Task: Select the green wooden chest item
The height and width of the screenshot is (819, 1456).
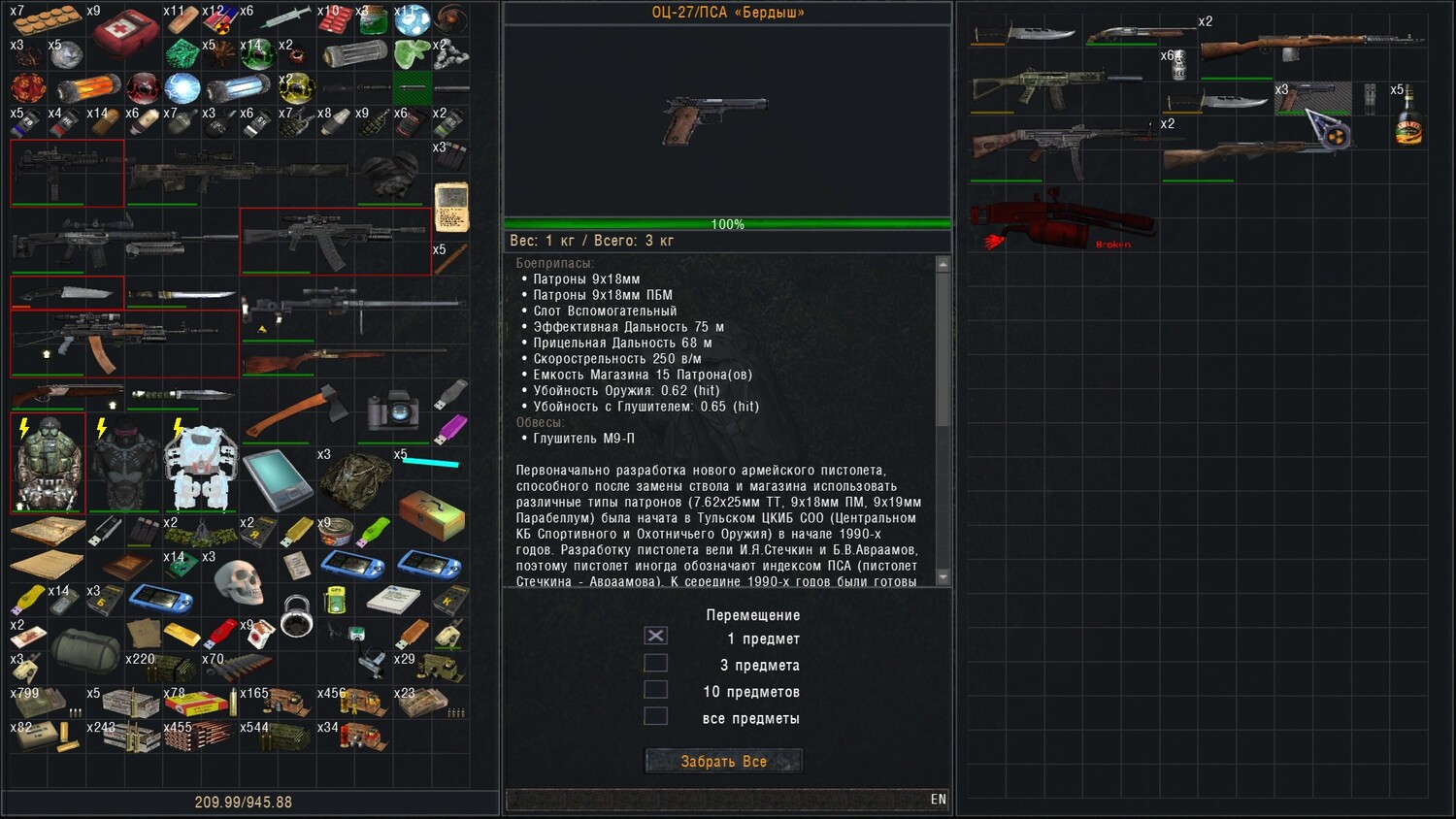Action: point(431,515)
